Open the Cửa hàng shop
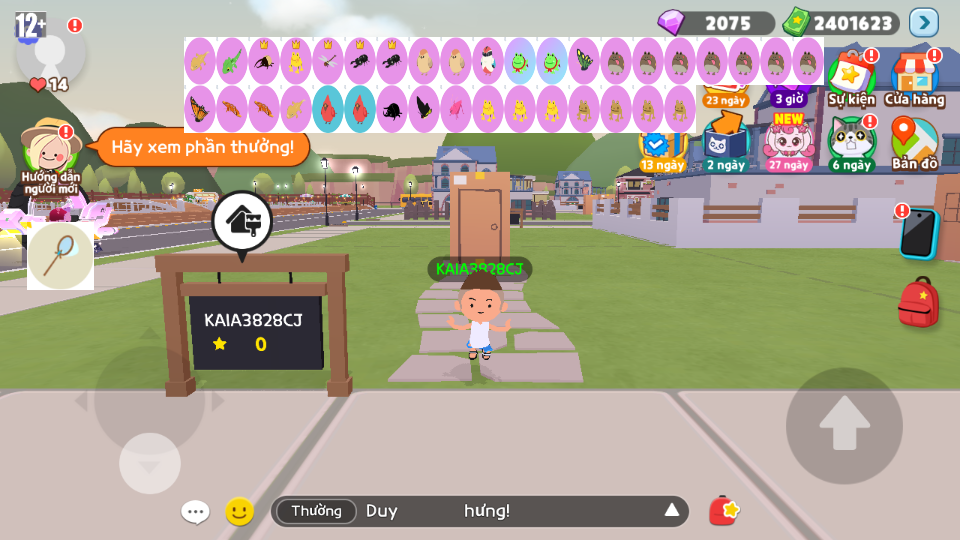The width and height of the screenshot is (960, 540). (x=914, y=77)
